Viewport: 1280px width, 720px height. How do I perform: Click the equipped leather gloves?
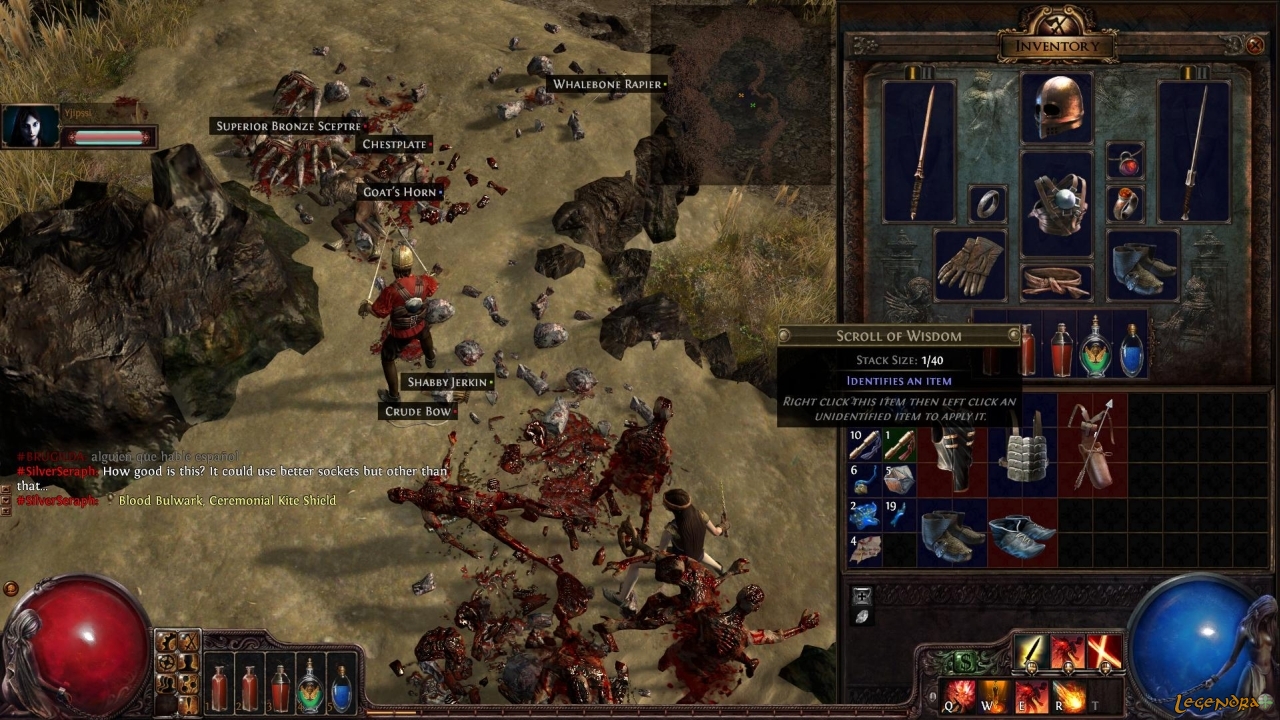point(970,265)
